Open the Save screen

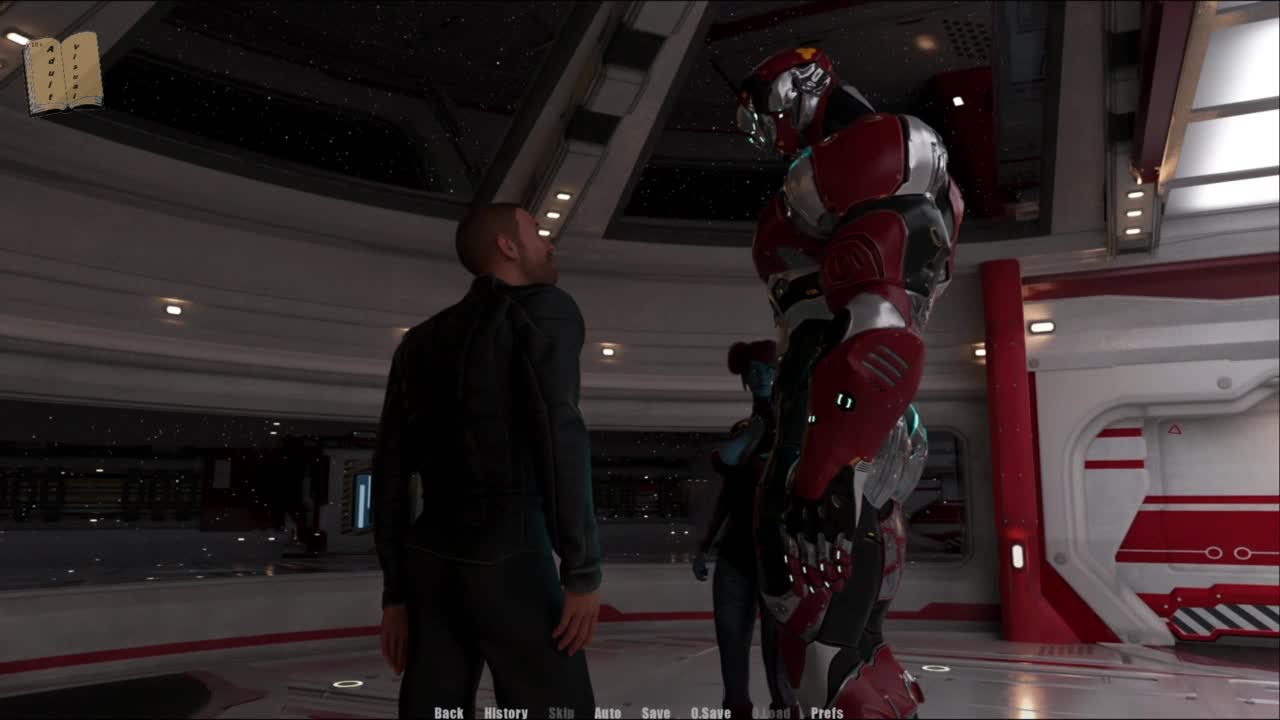point(656,713)
